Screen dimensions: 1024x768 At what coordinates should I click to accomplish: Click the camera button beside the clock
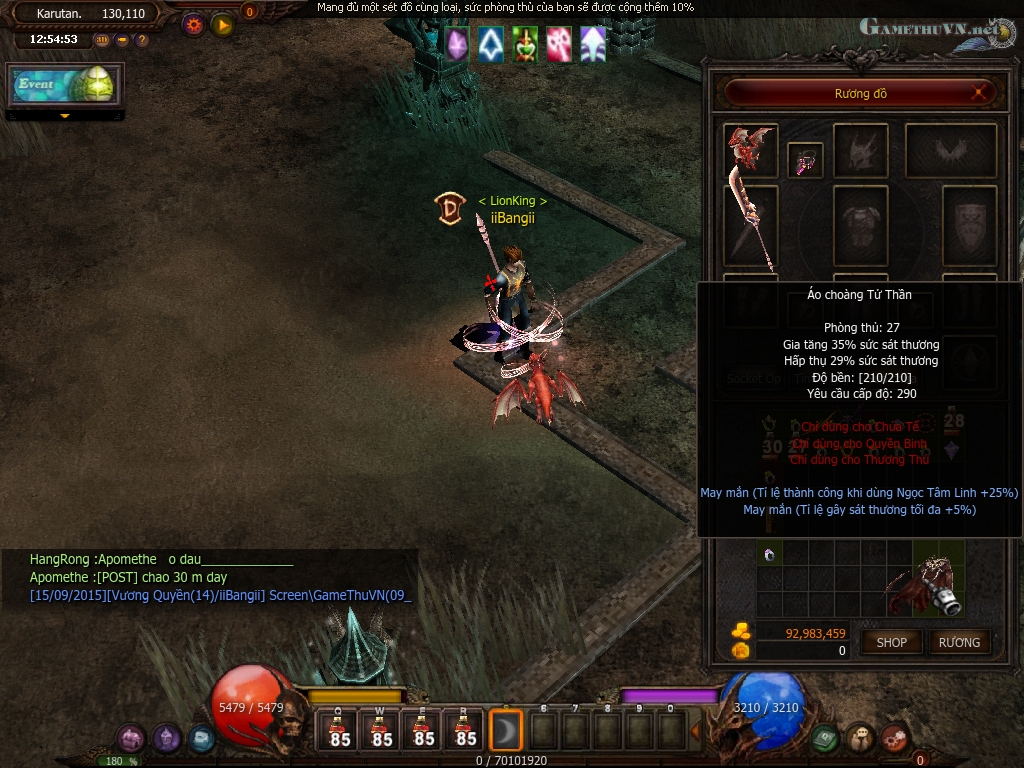pyautogui.click(x=122, y=40)
